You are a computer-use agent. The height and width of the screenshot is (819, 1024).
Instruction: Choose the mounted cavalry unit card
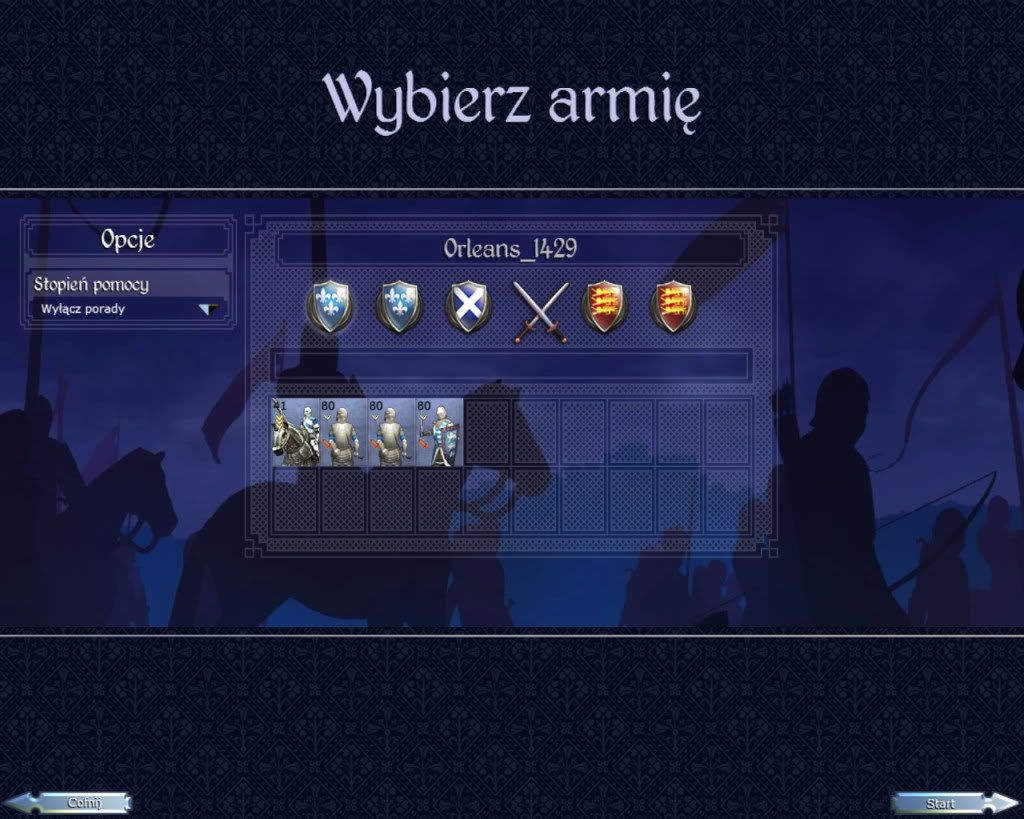[294, 432]
